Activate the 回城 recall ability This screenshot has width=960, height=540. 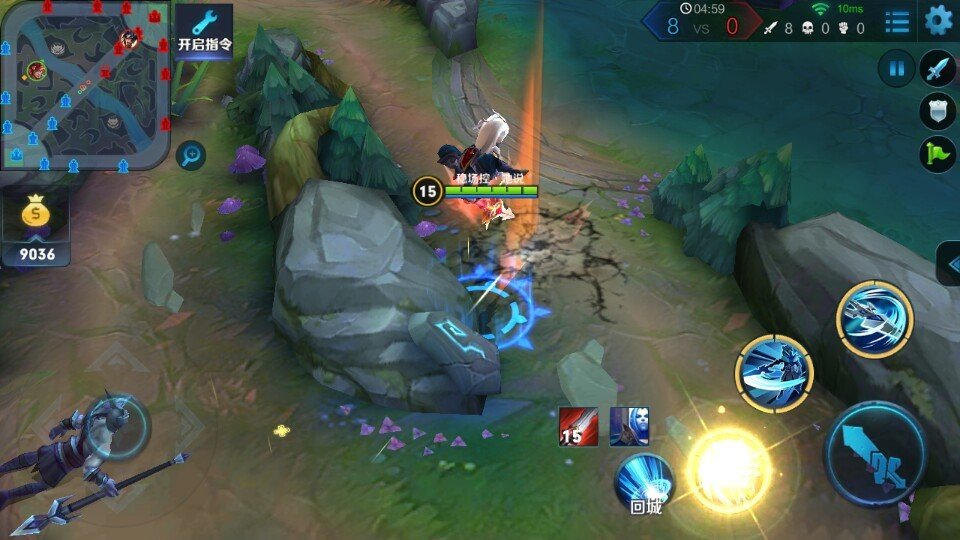[x=644, y=481]
